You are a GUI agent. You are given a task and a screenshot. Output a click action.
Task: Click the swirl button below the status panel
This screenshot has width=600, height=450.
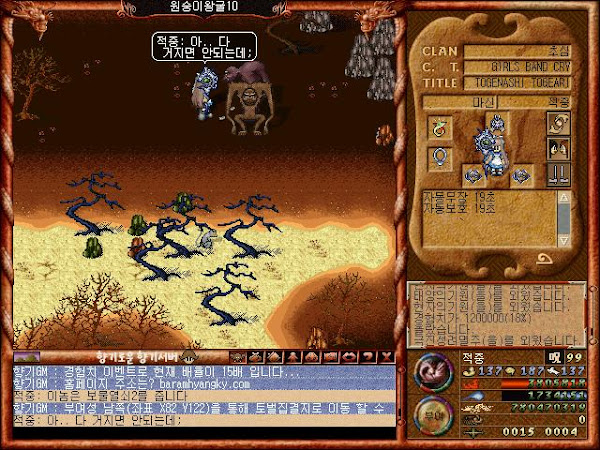coord(546,260)
